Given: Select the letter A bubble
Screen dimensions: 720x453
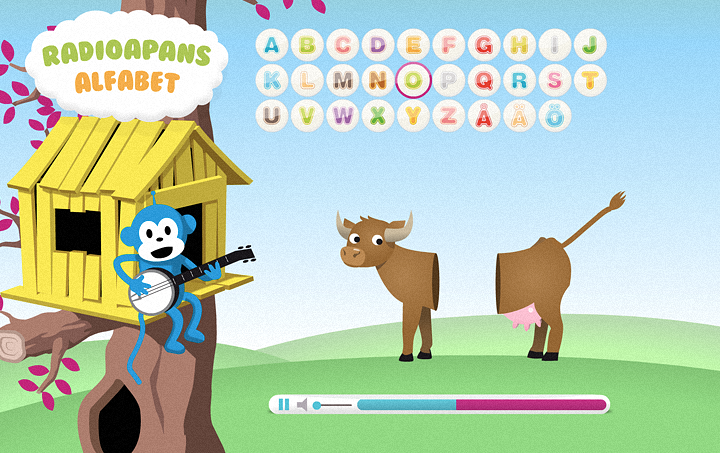Looking at the screenshot, I should tap(272, 45).
